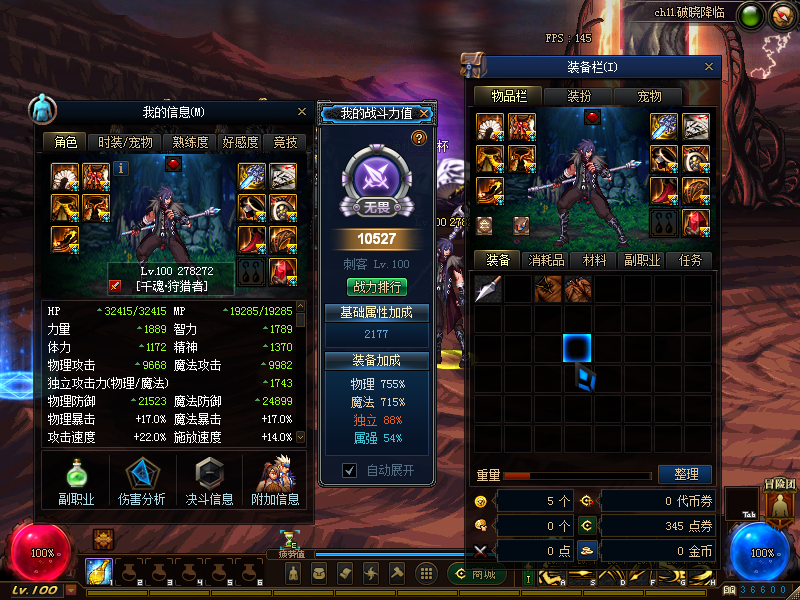Close the 装备栏 inventory window
Screen dimensions: 800x600
click(710, 67)
